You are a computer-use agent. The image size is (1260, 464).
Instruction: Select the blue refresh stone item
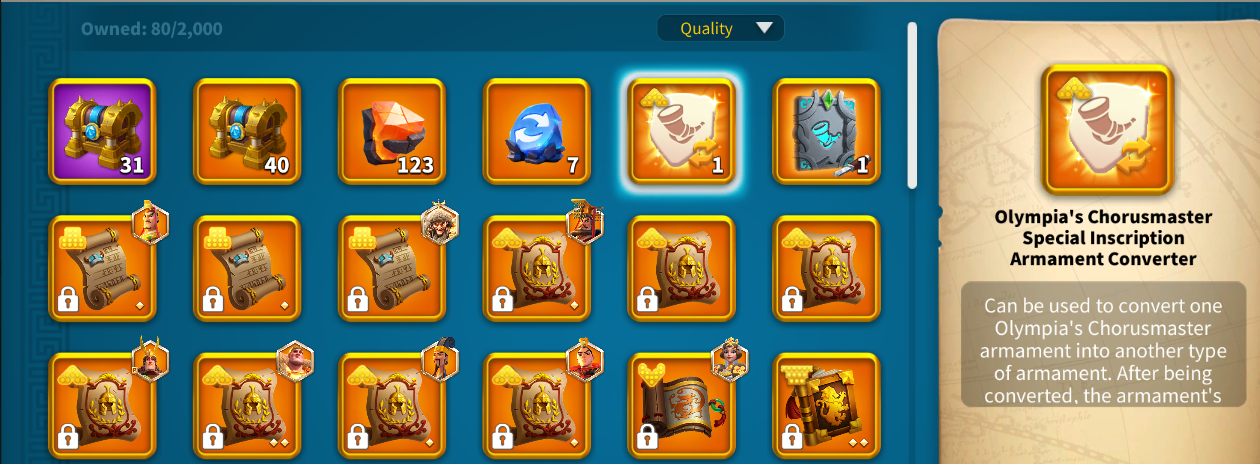click(537, 131)
